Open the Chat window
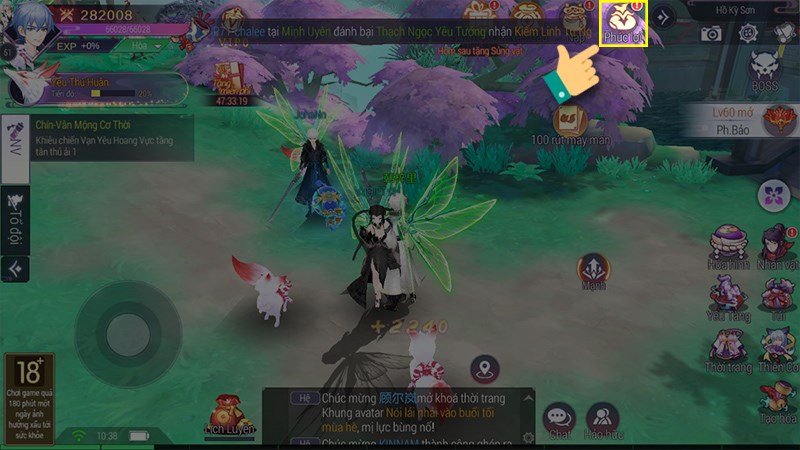Screen dimensions: 800x450 click(x=558, y=418)
